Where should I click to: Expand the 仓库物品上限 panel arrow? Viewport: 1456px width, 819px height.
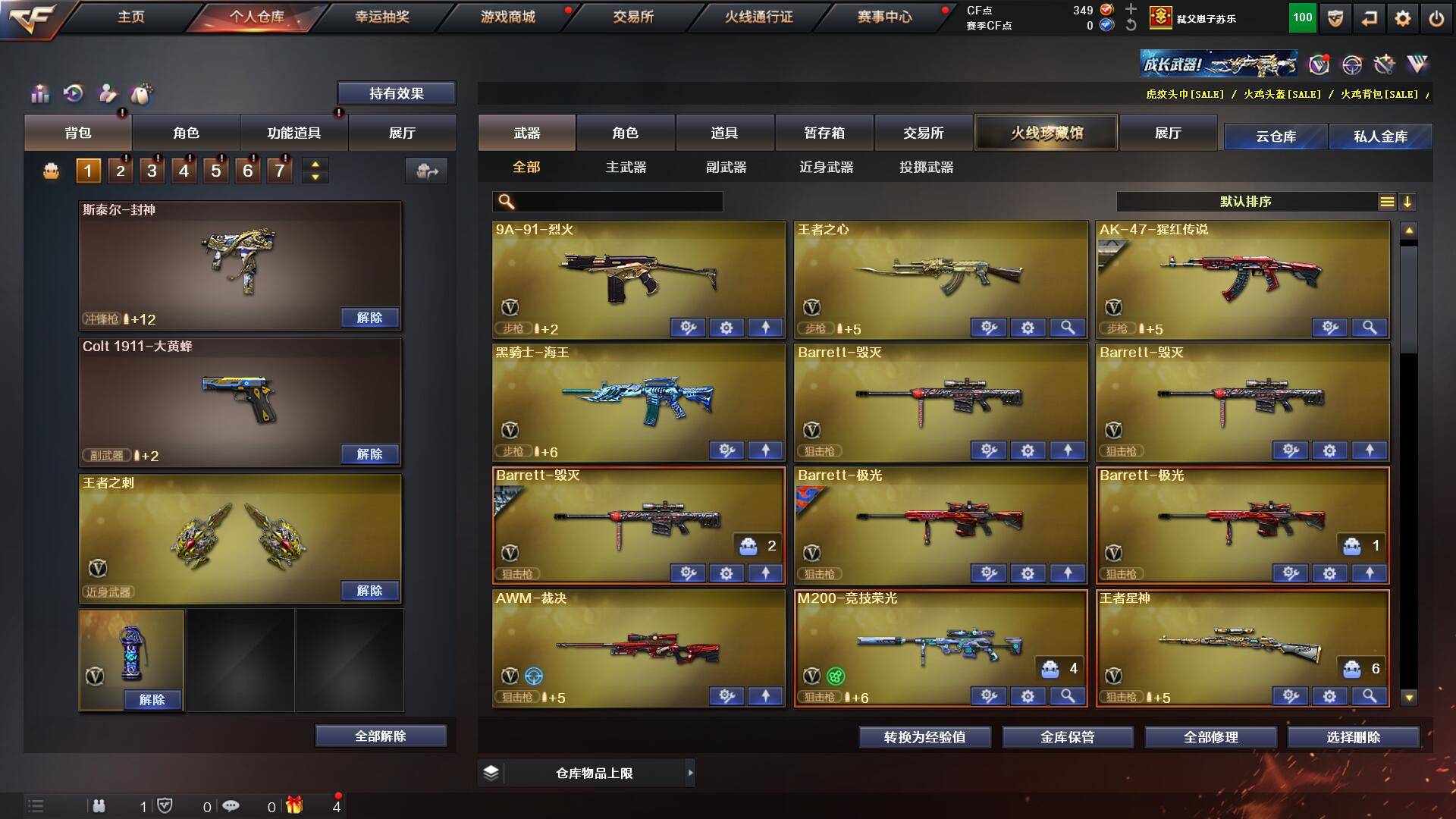(689, 773)
